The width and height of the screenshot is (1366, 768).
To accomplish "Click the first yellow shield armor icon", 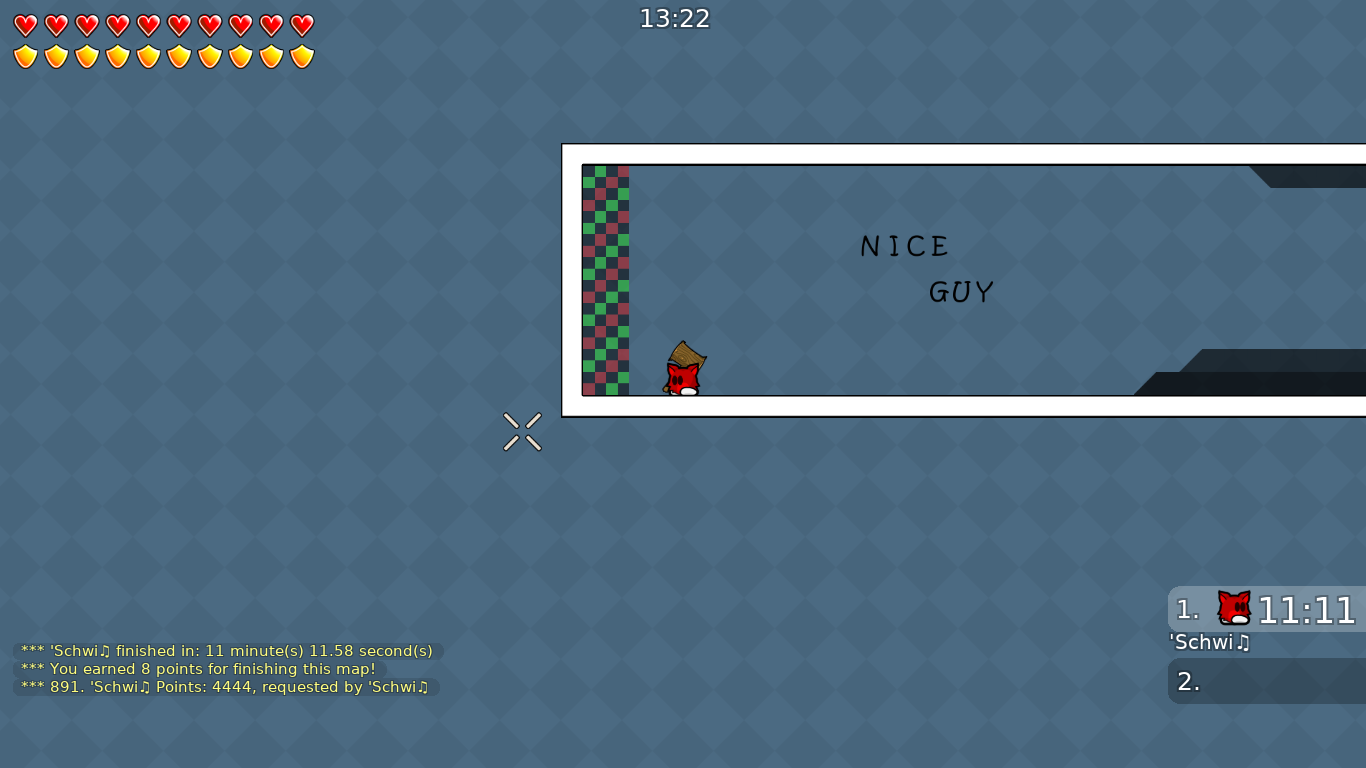I will coord(24,55).
